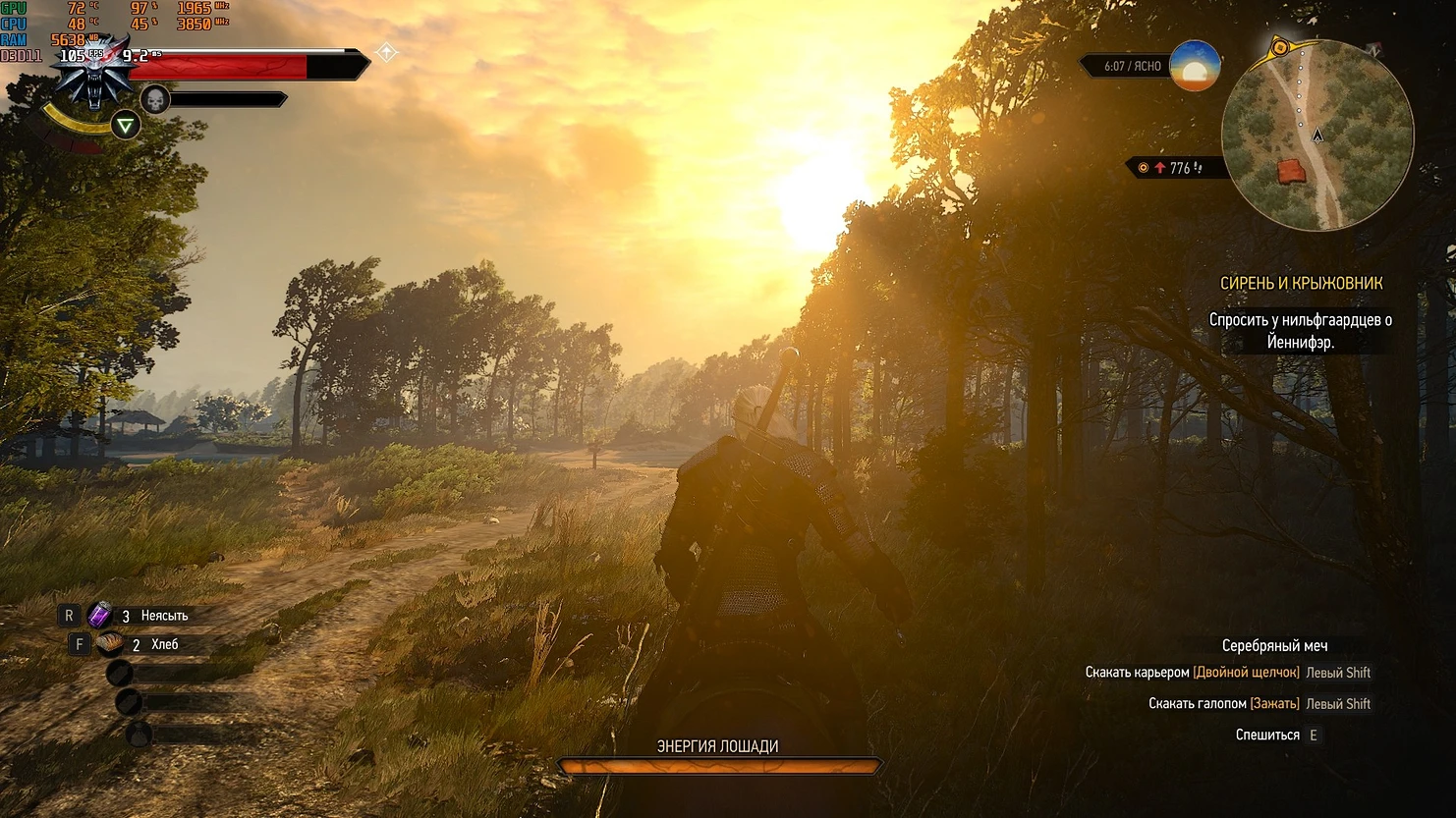Use the Неясыть potion slot

[99, 616]
